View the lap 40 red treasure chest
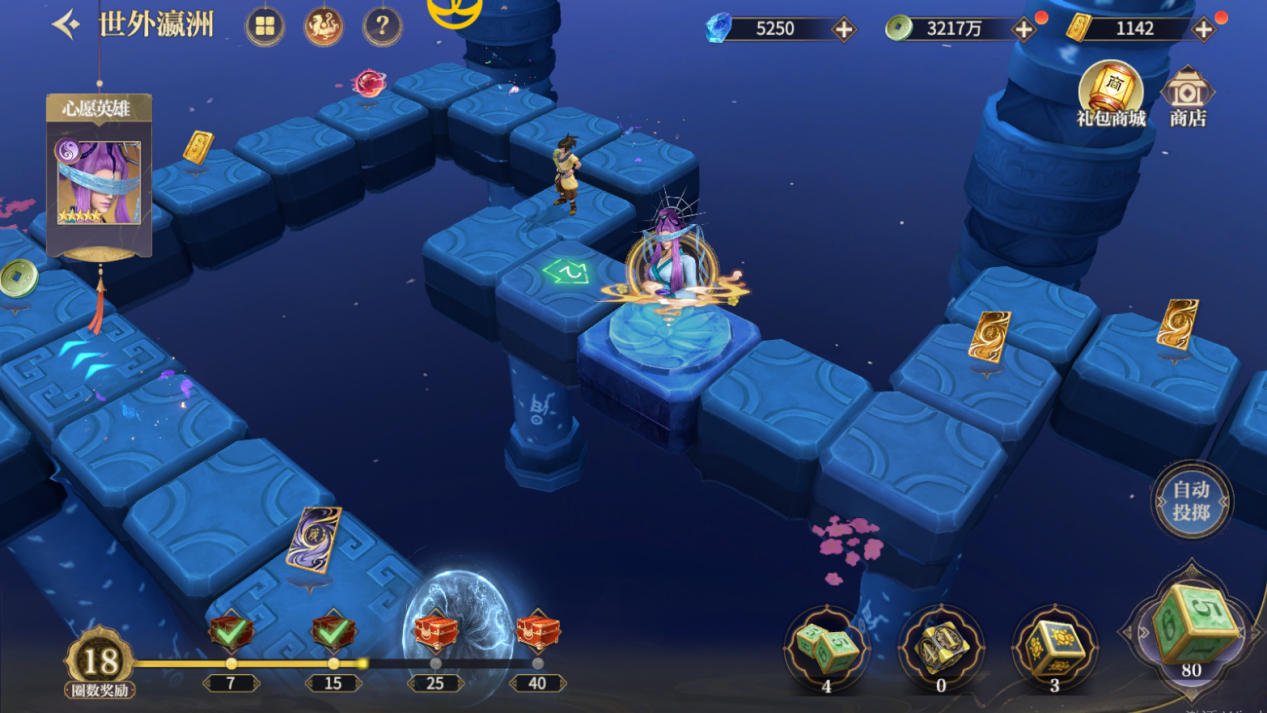1267x713 pixels. [x=538, y=633]
